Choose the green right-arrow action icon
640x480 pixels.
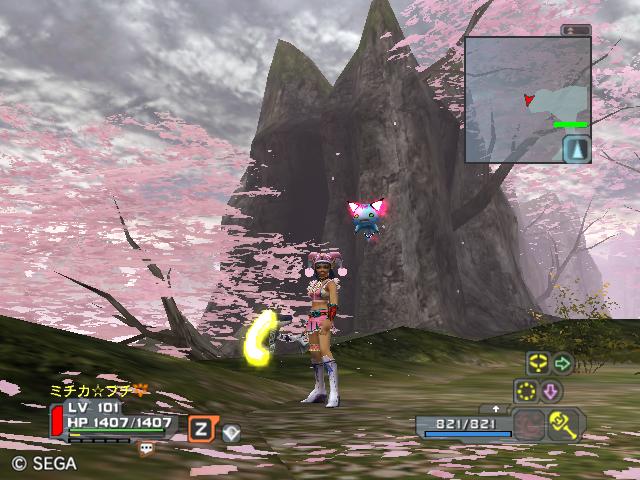tap(563, 363)
